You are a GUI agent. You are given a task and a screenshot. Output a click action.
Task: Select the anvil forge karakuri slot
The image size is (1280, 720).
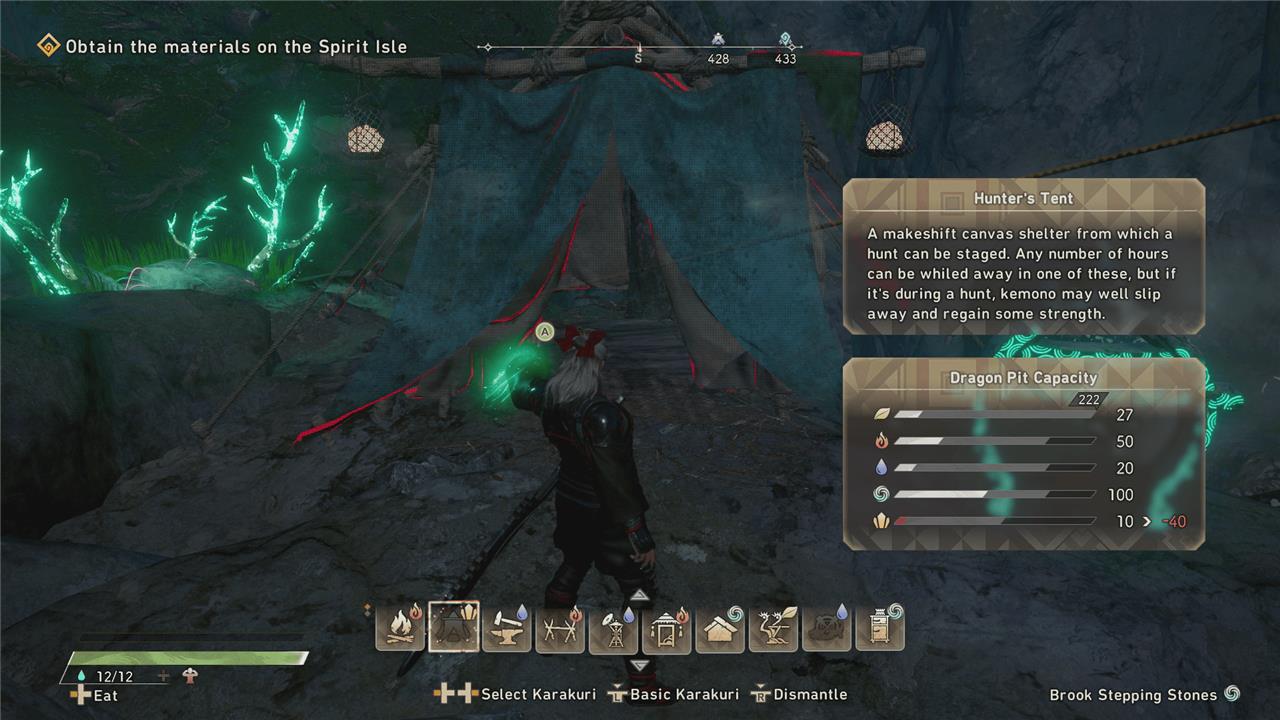coord(507,627)
